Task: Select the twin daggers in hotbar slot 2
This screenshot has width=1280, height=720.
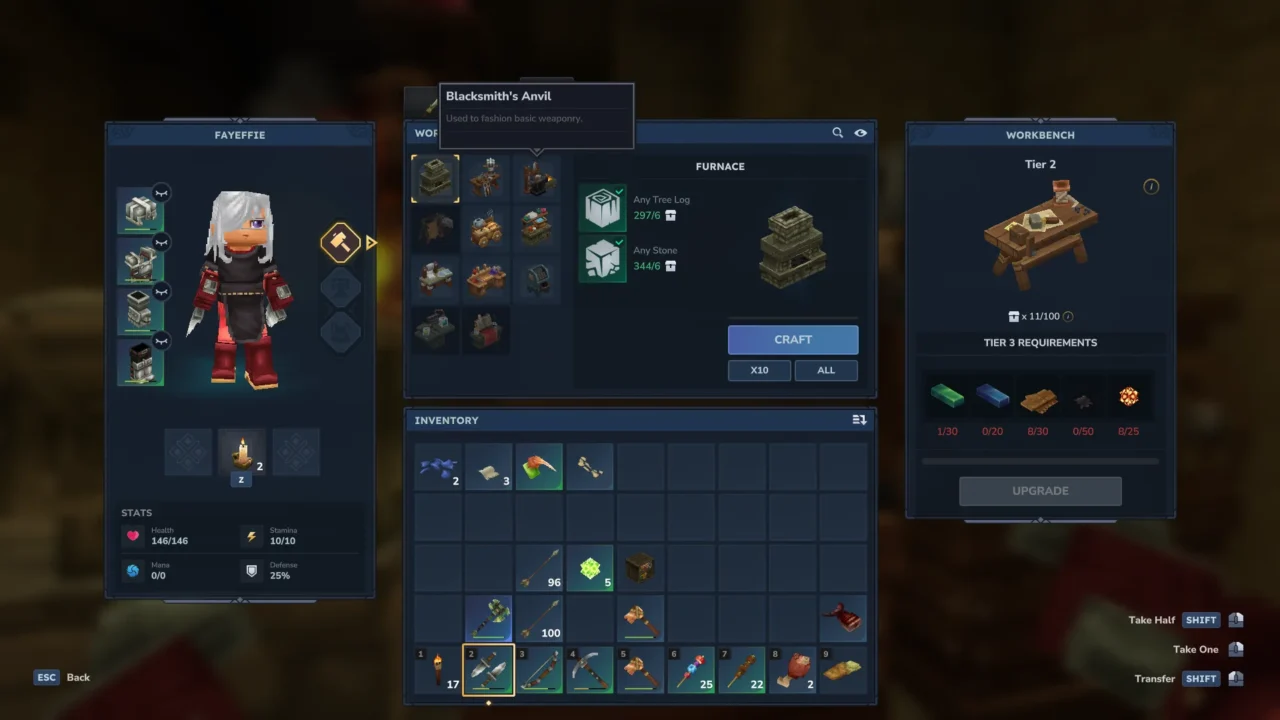Action: (488, 670)
